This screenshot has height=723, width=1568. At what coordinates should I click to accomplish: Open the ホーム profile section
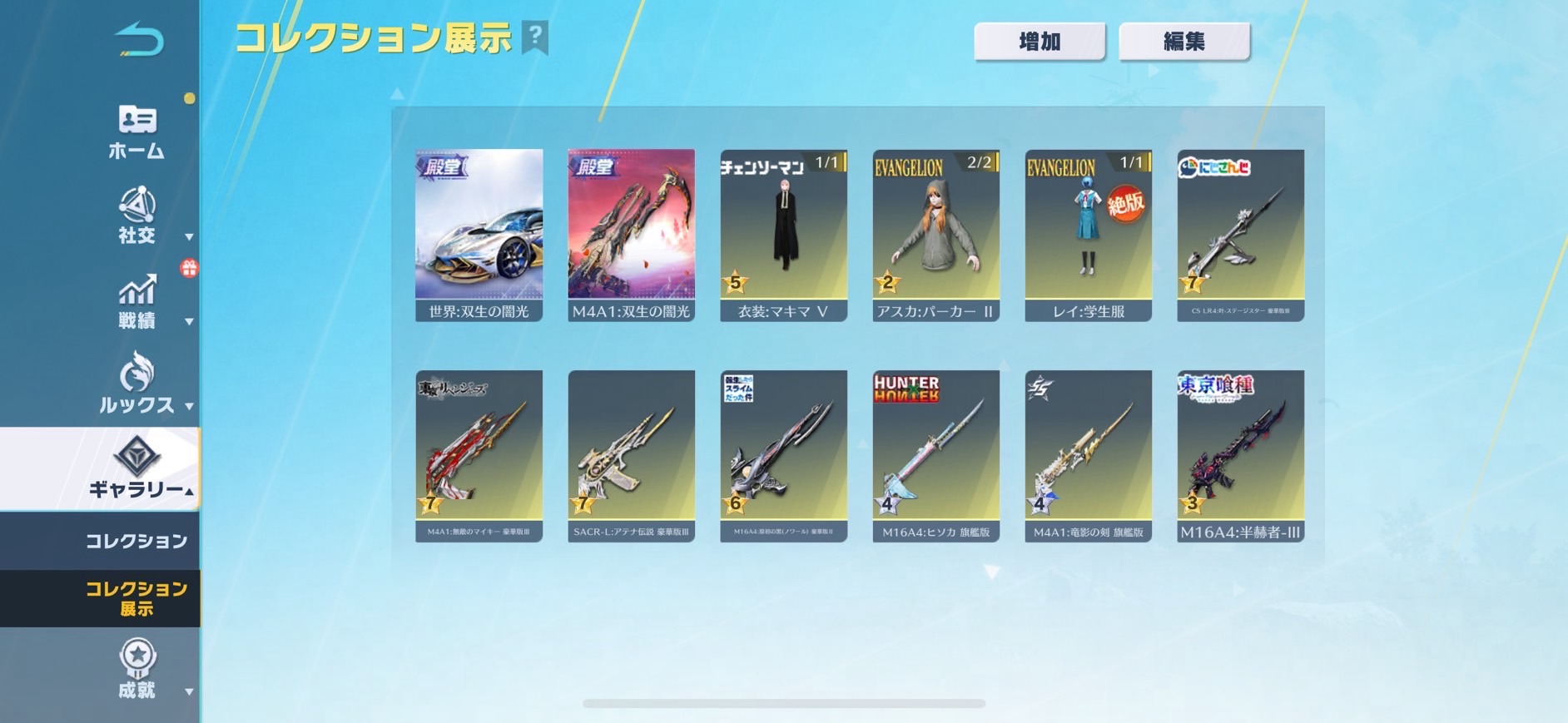click(136, 131)
